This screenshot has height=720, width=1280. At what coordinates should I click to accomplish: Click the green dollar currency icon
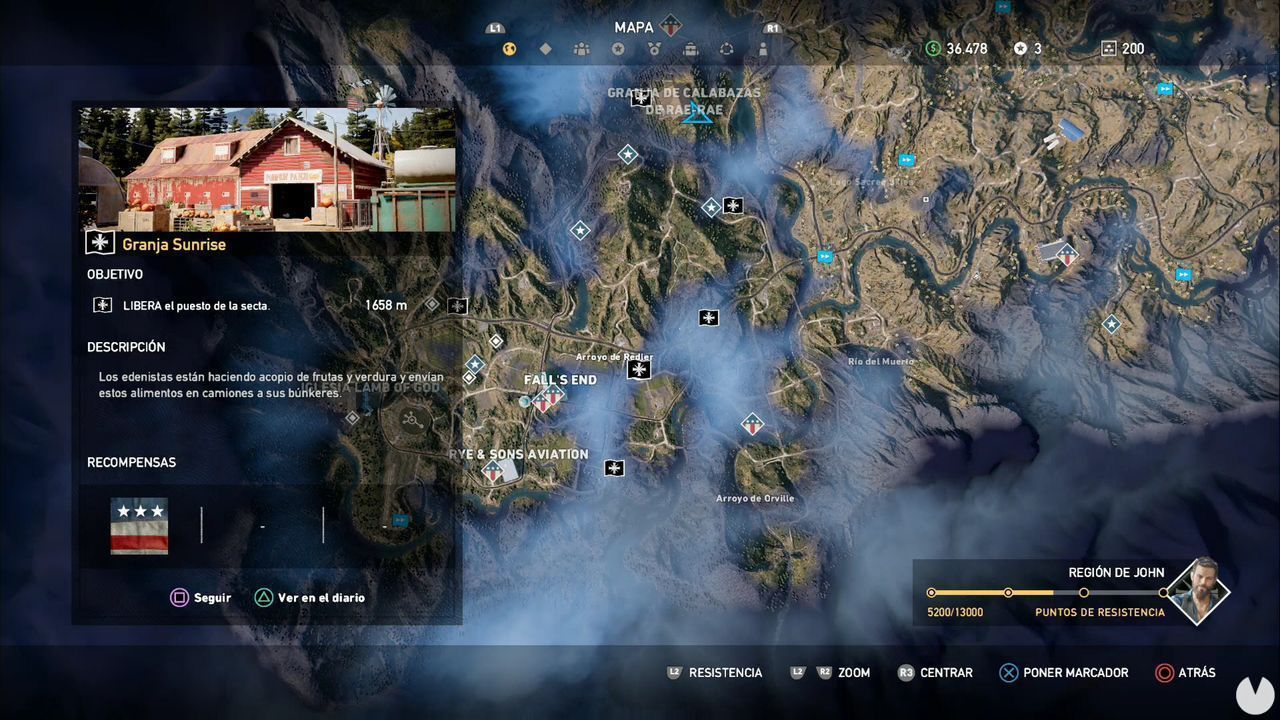[934, 47]
